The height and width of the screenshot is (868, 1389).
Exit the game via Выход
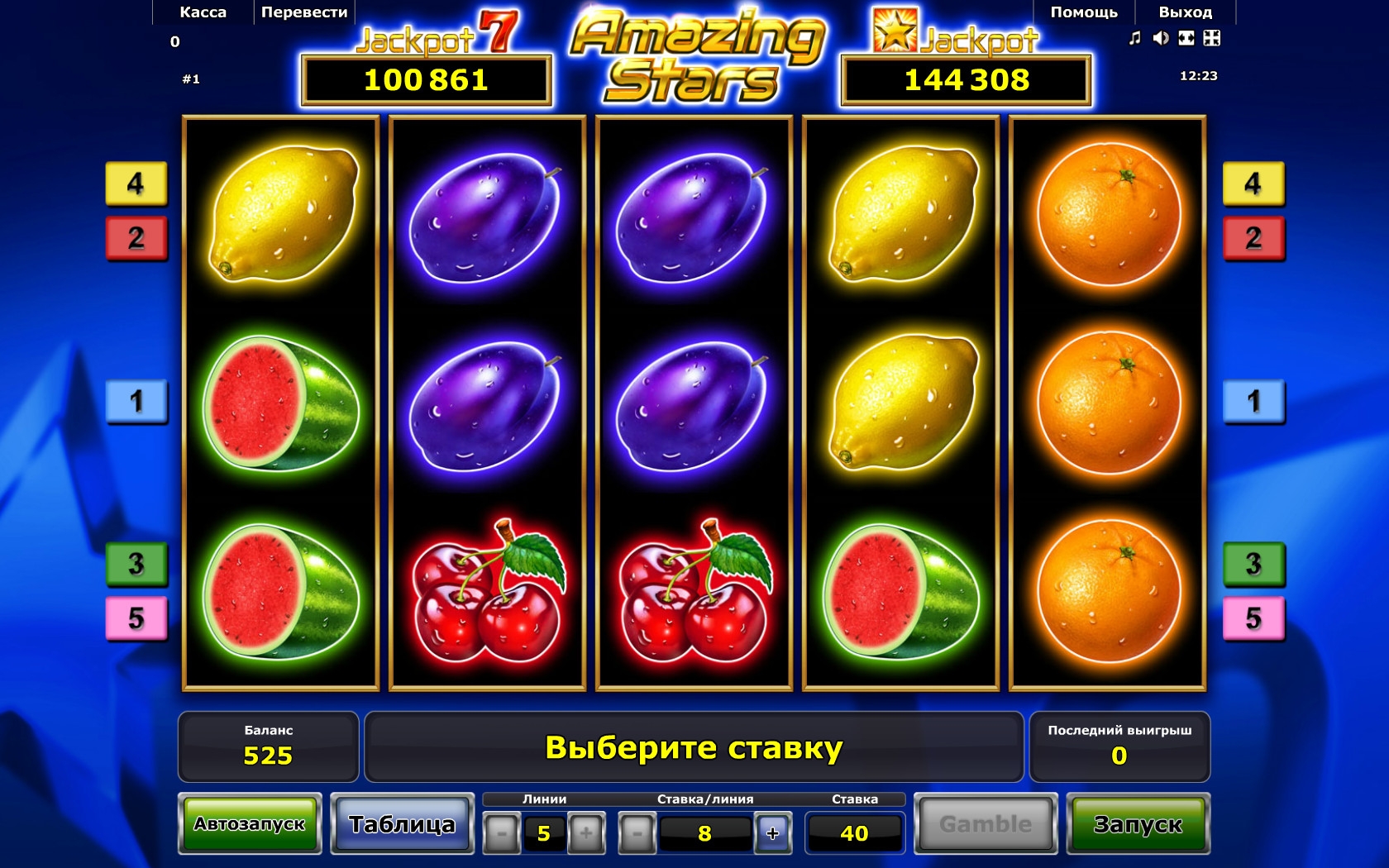(1185, 12)
